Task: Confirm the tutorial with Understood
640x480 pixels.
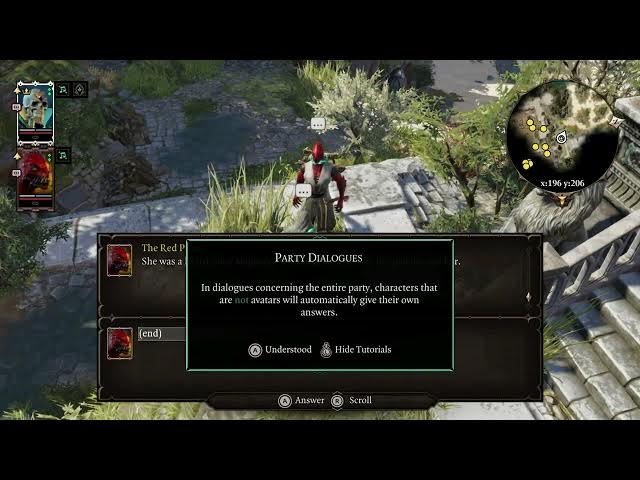Action: click(x=281, y=350)
